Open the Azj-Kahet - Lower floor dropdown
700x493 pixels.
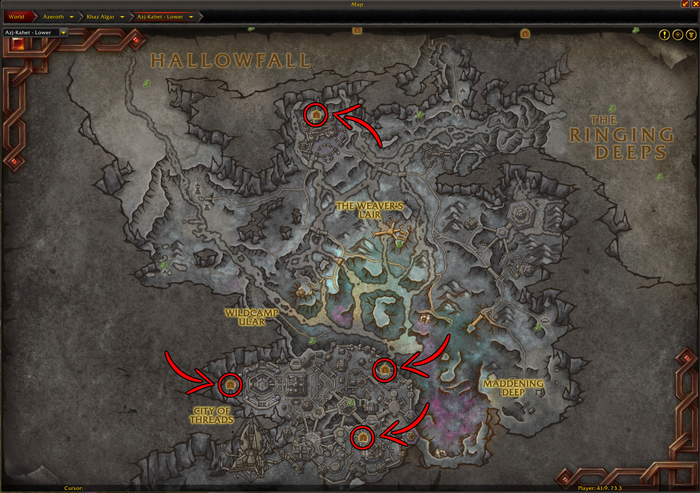tap(62, 32)
